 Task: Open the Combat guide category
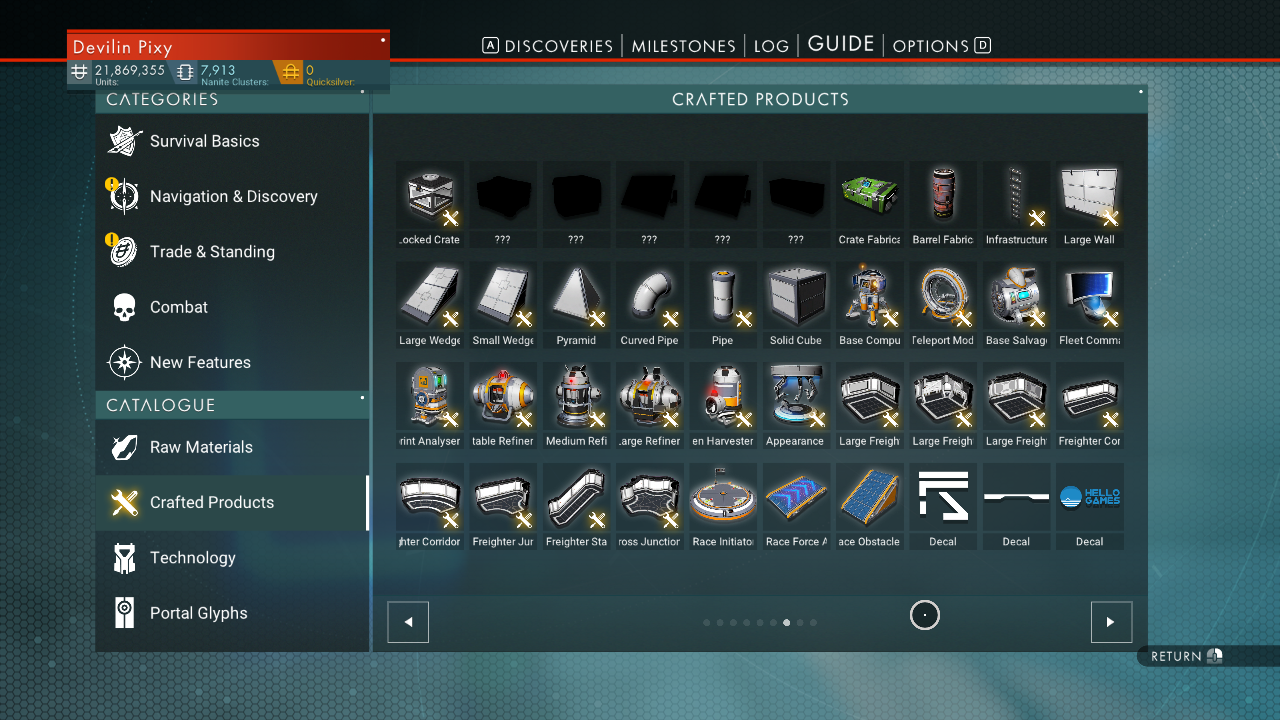point(179,307)
